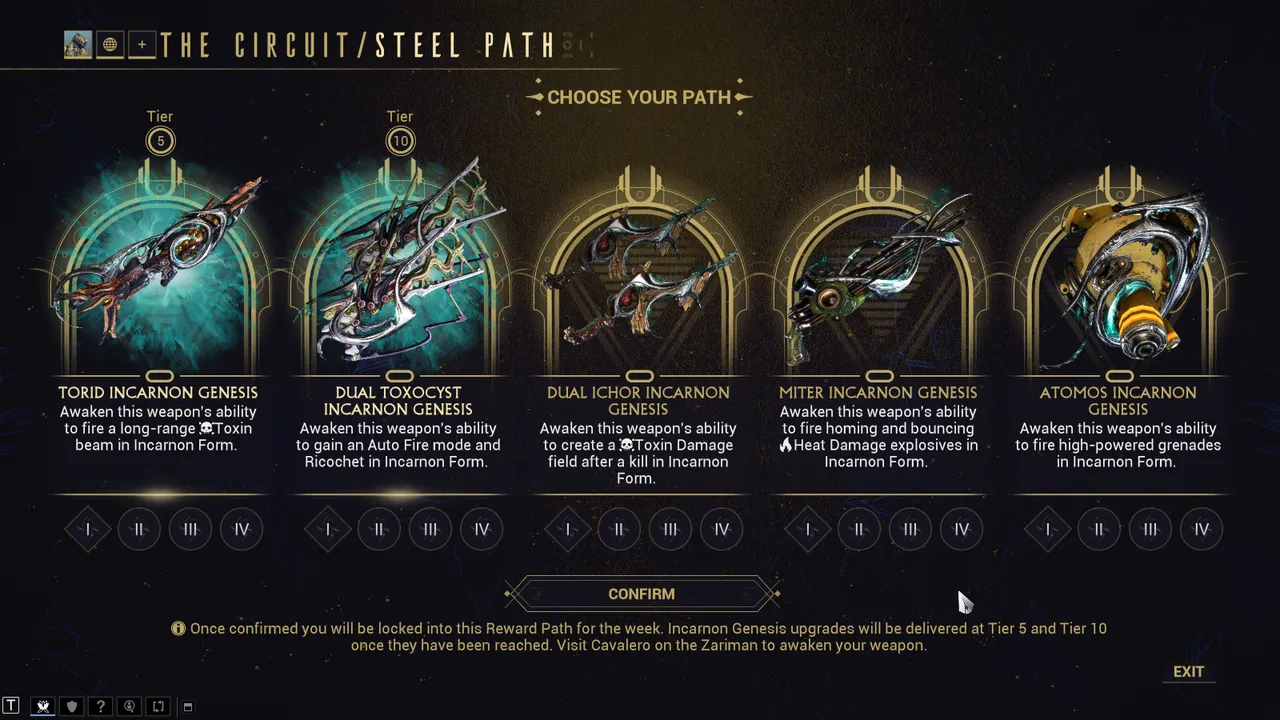The height and width of the screenshot is (720, 1280).
Task: Click the left diamond arrow before Dual Toxocyst tiers
Action: (x=327, y=529)
